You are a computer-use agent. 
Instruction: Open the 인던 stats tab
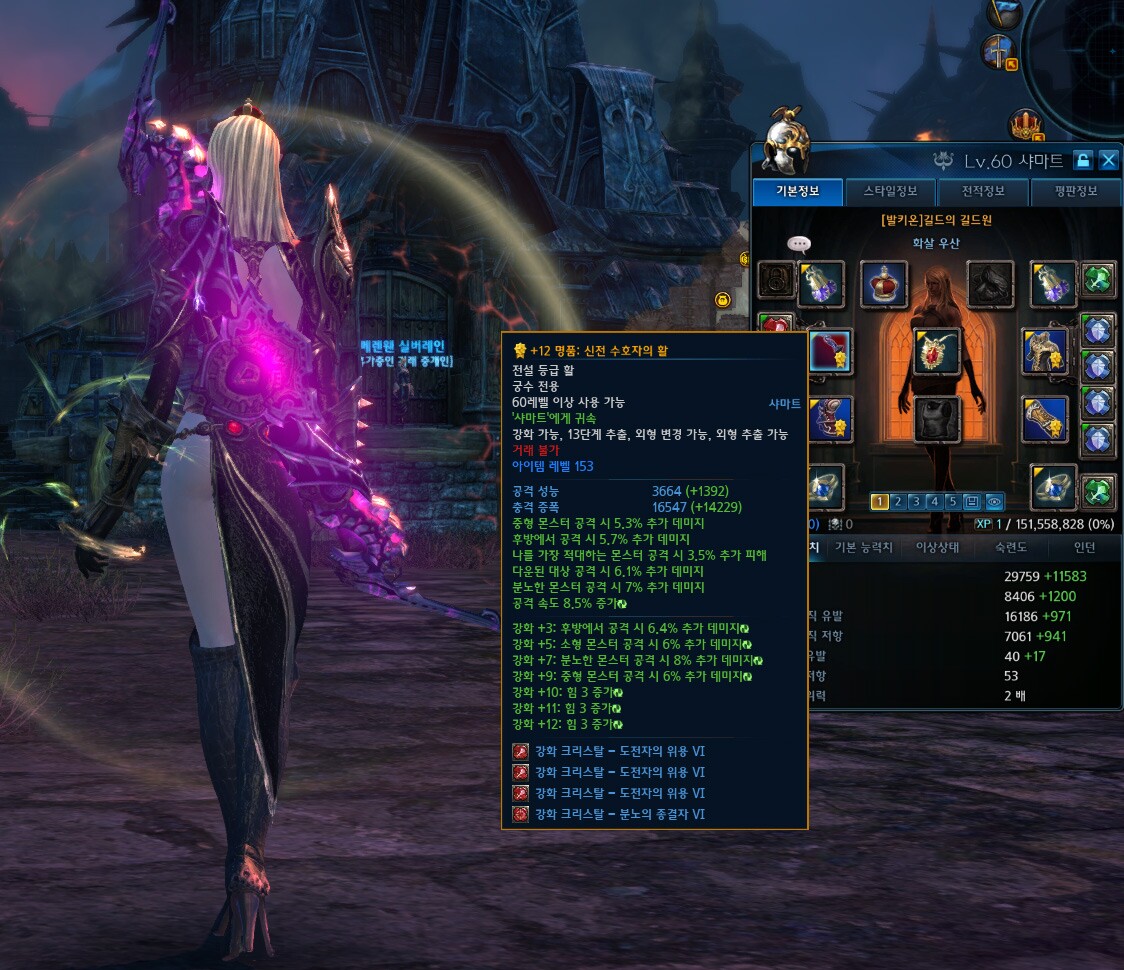tap(1084, 547)
